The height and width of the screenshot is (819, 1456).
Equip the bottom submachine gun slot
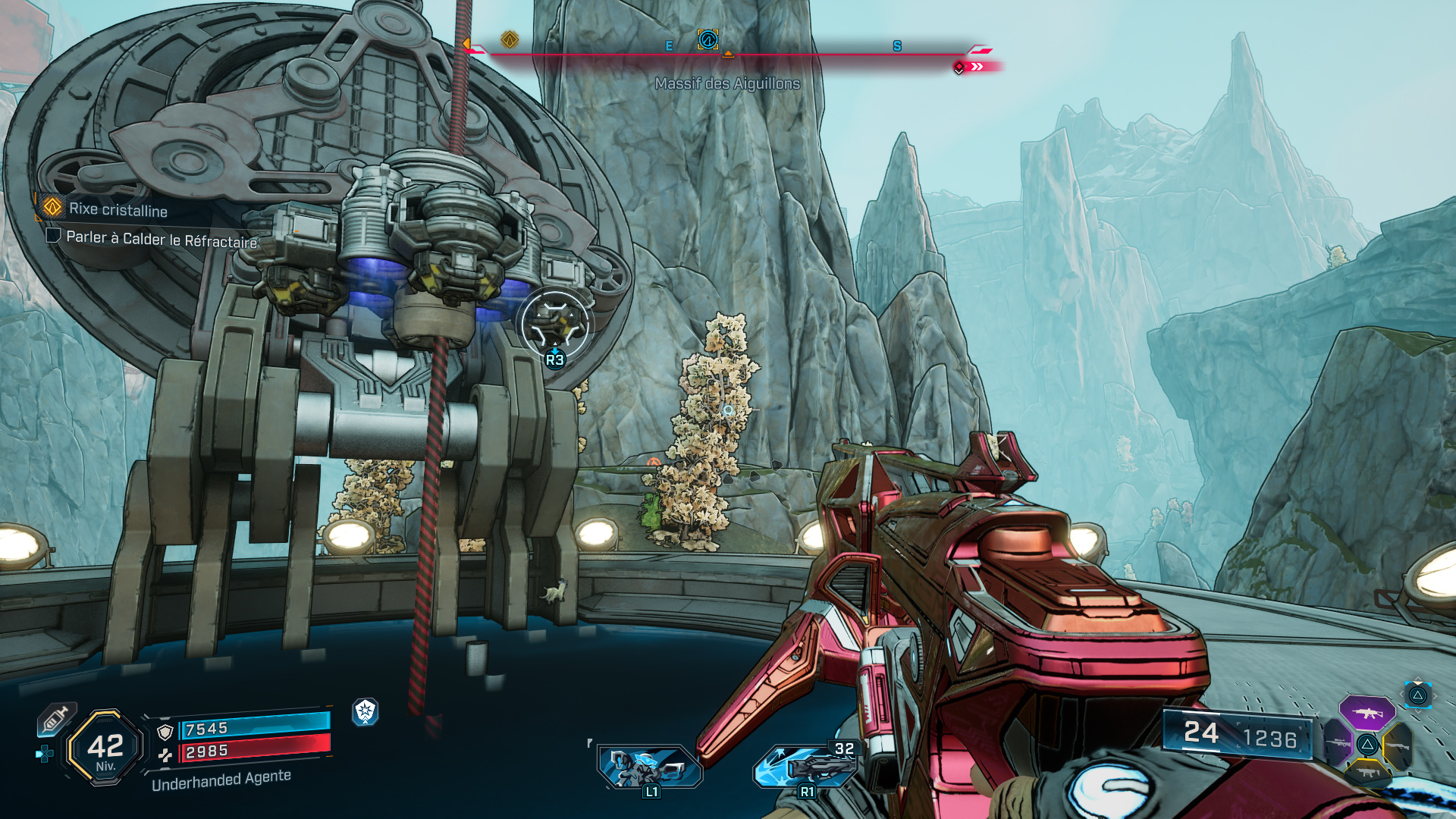[x=1367, y=772]
